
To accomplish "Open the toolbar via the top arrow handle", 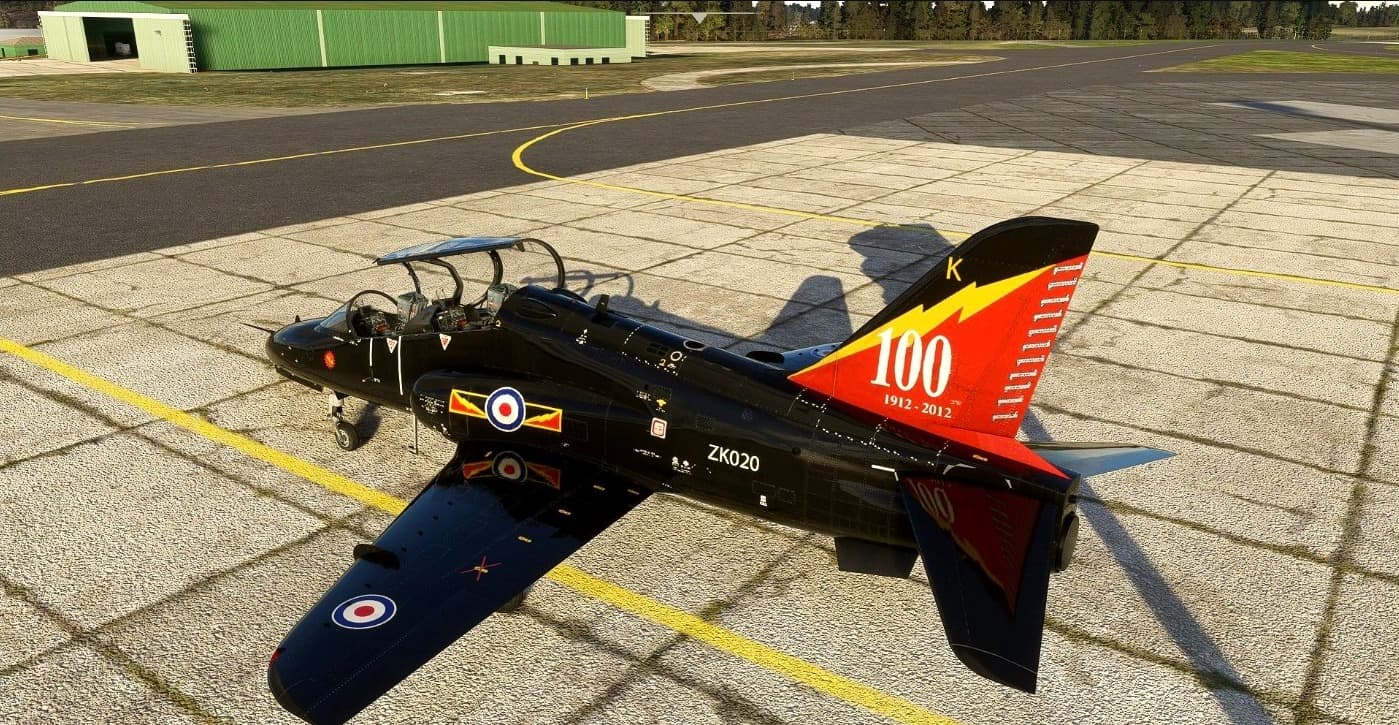I will tap(699, 17).
